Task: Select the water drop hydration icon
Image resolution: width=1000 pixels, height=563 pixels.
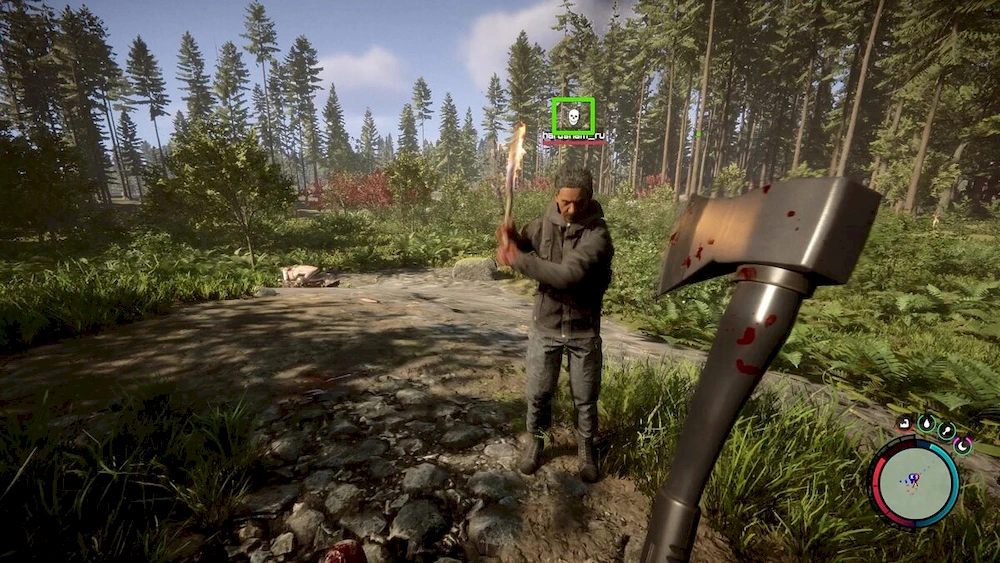Action: [x=926, y=424]
